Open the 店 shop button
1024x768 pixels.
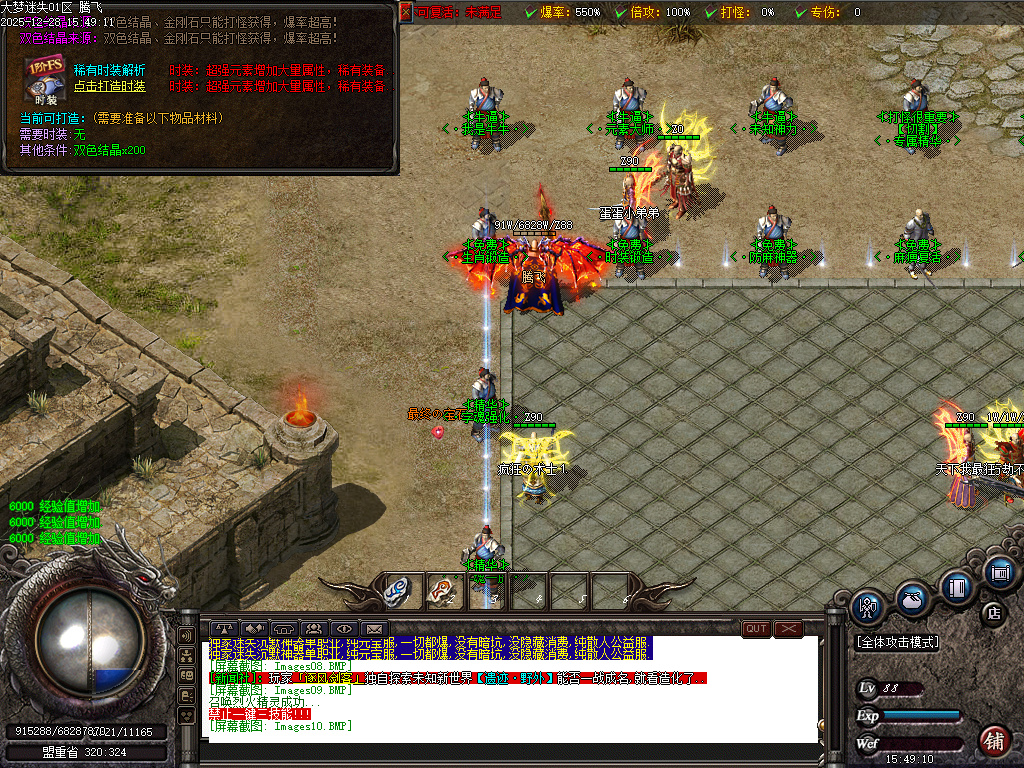[993, 612]
